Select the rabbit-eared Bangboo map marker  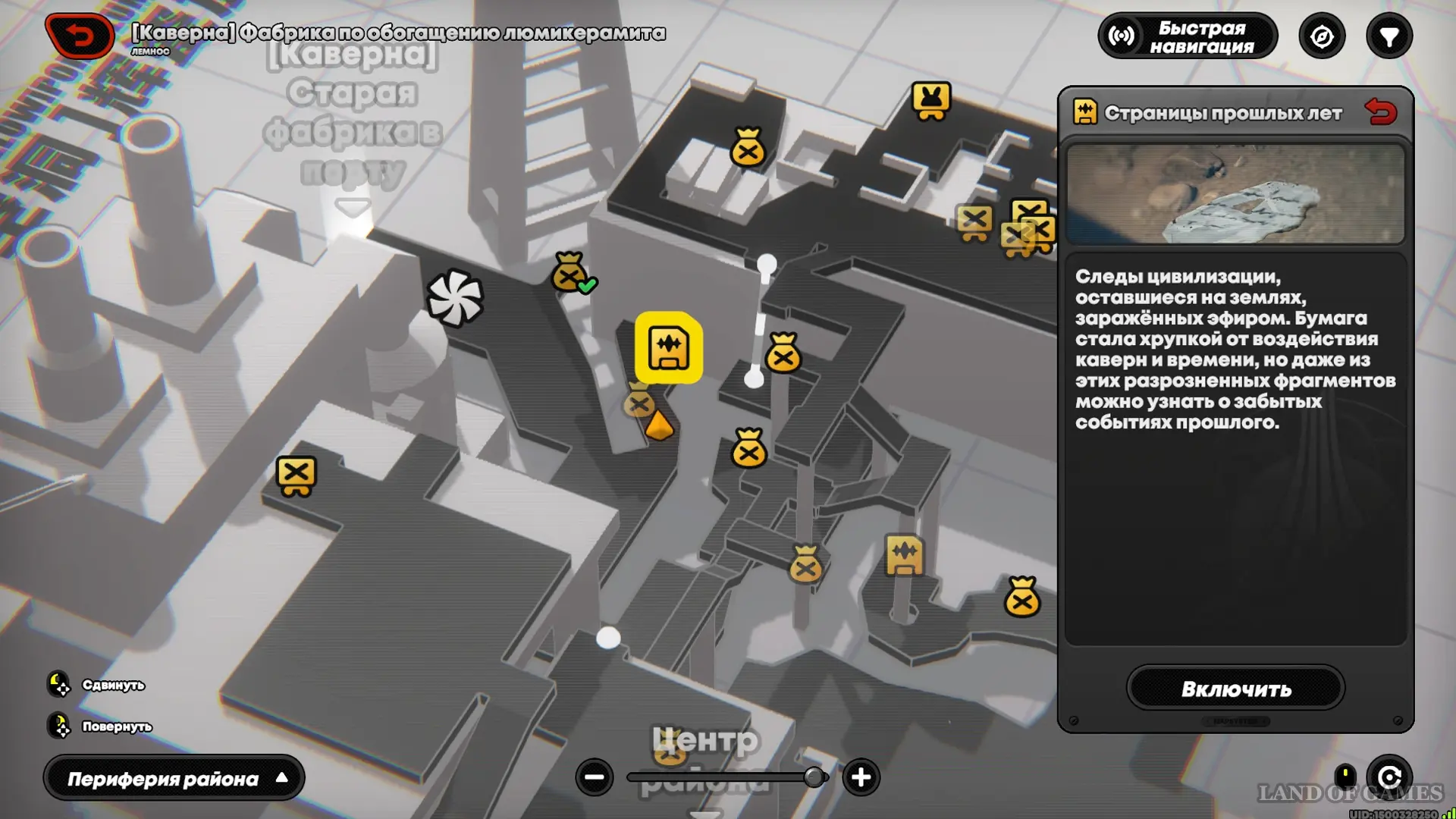[x=931, y=101]
